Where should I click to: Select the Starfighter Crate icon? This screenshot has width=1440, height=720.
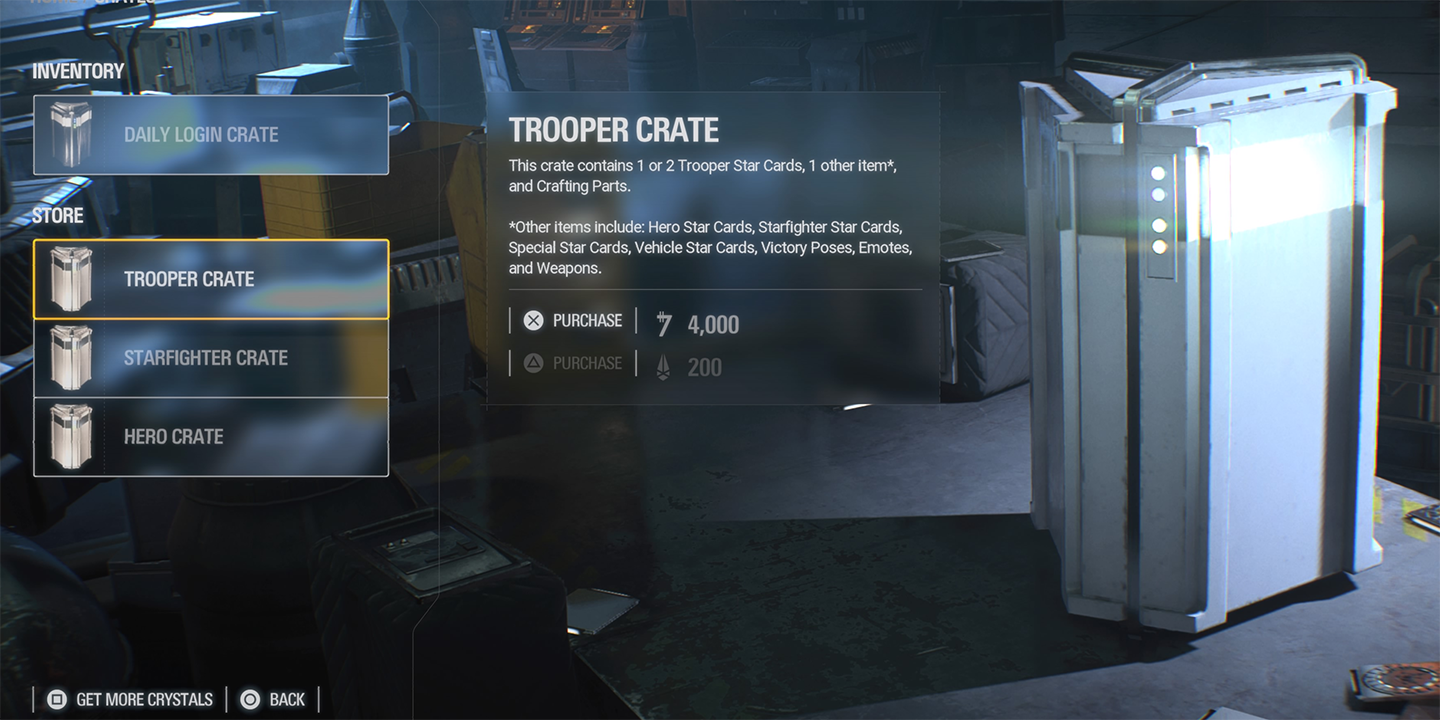[72, 357]
